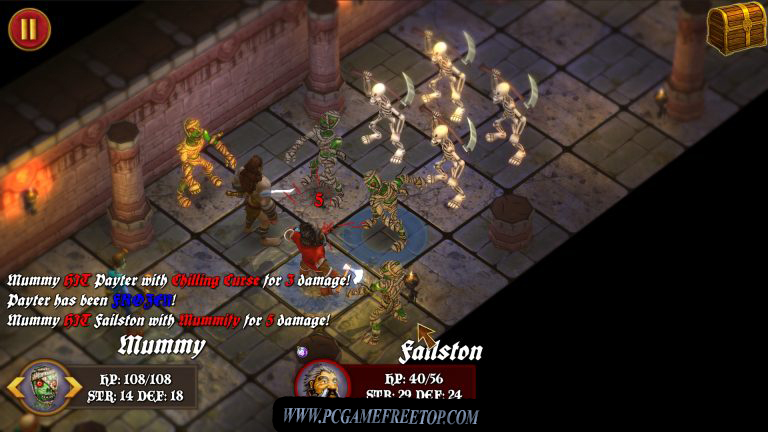Open the treasure chest inventory
Image resolution: width=768 pixels, height=432 pixels.
click(x=736, y=27)
